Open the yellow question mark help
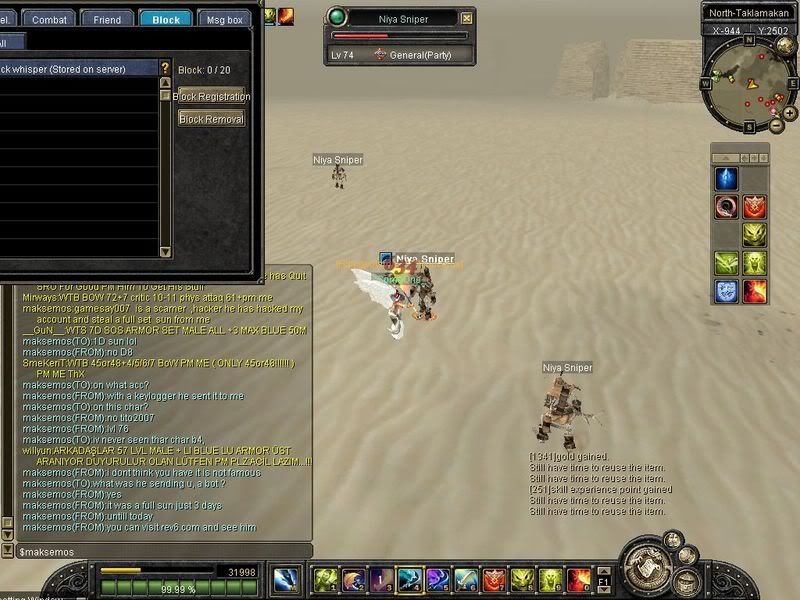800x600 pixels. [x=166, y=68]
